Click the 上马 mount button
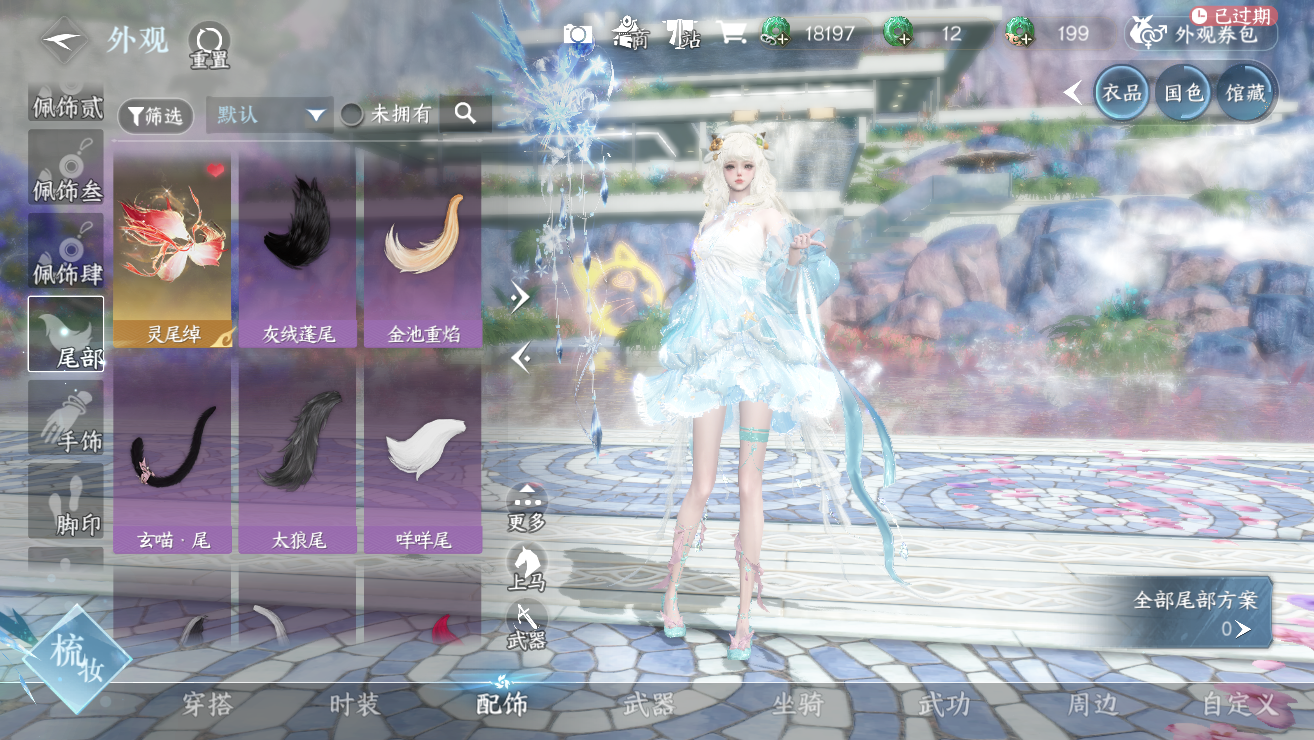The width and height of the screenshot is (1314, 740). pos(527,569)
